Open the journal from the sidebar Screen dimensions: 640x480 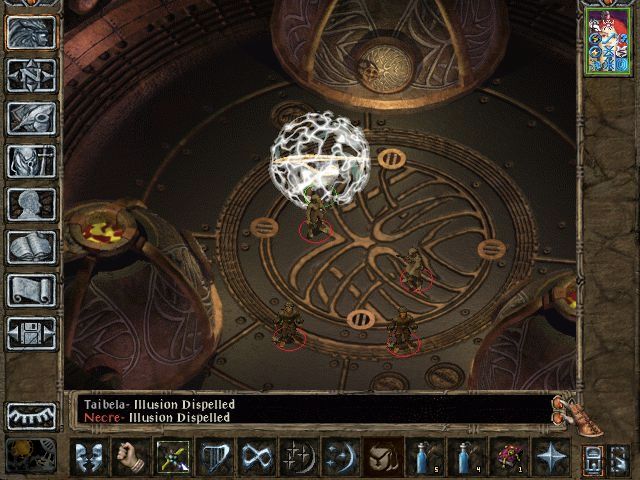tap(32, 117)
